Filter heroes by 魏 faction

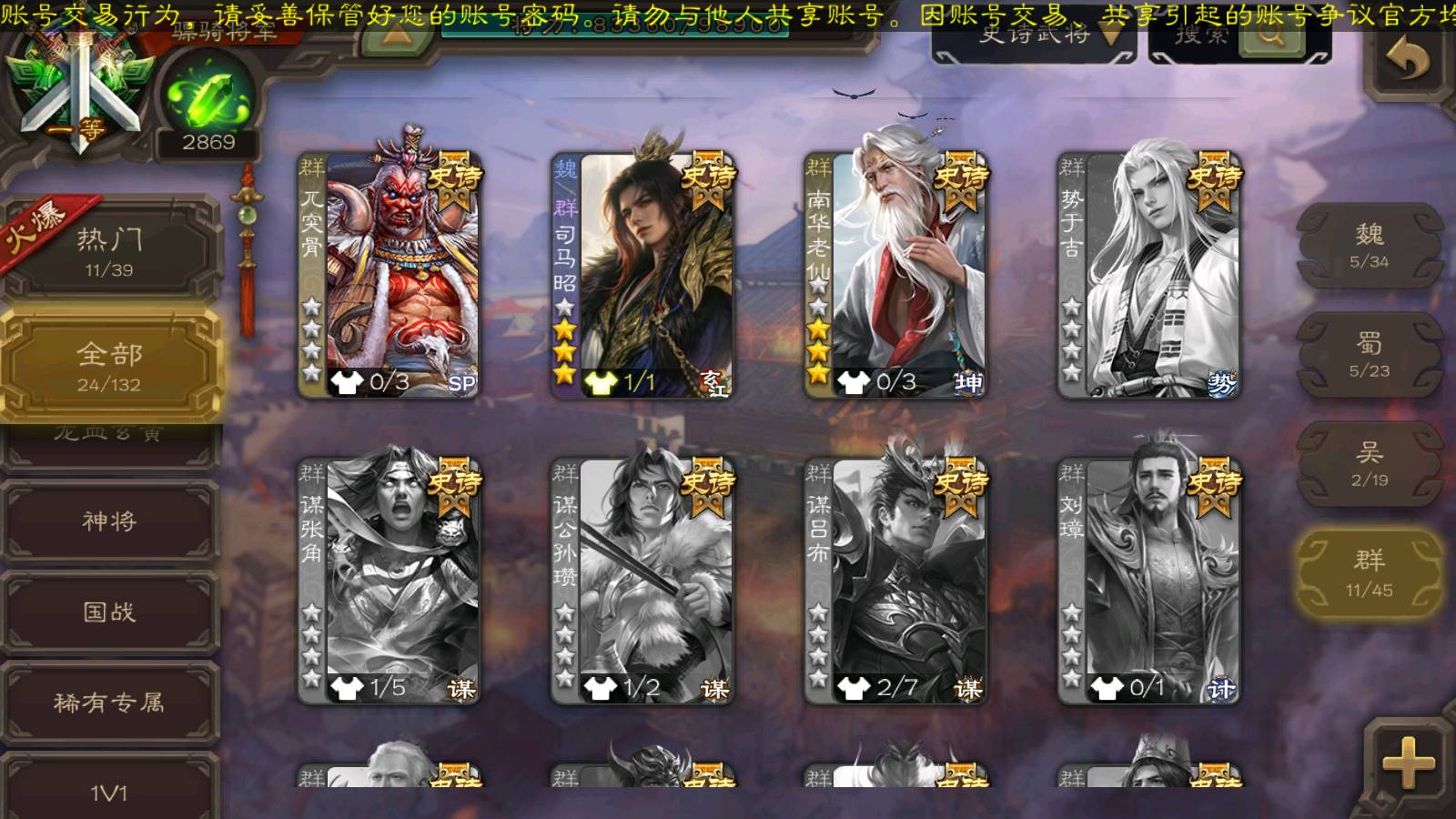pos(1369,246)
